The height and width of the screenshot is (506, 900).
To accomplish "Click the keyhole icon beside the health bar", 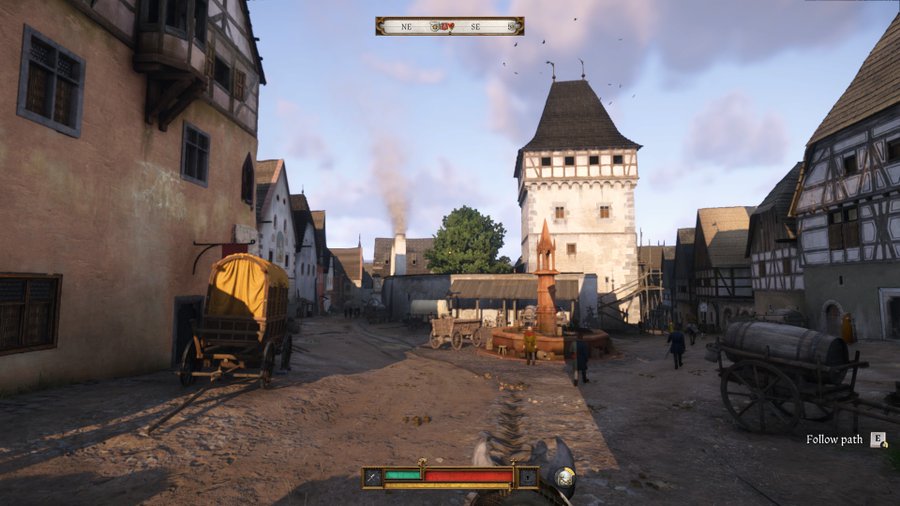I will point(528,477).
